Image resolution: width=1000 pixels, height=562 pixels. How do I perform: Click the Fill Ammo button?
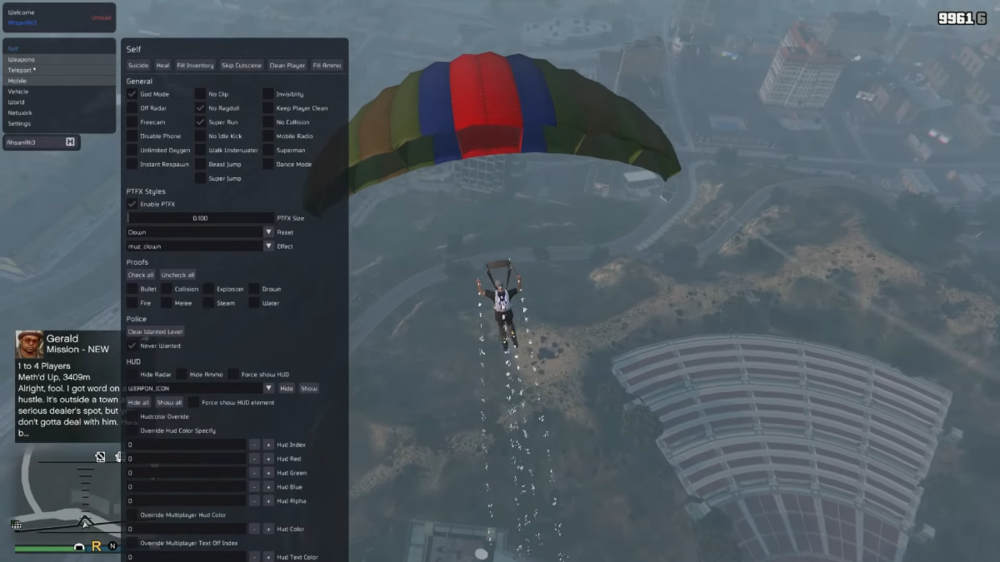(x=327, y=65)
